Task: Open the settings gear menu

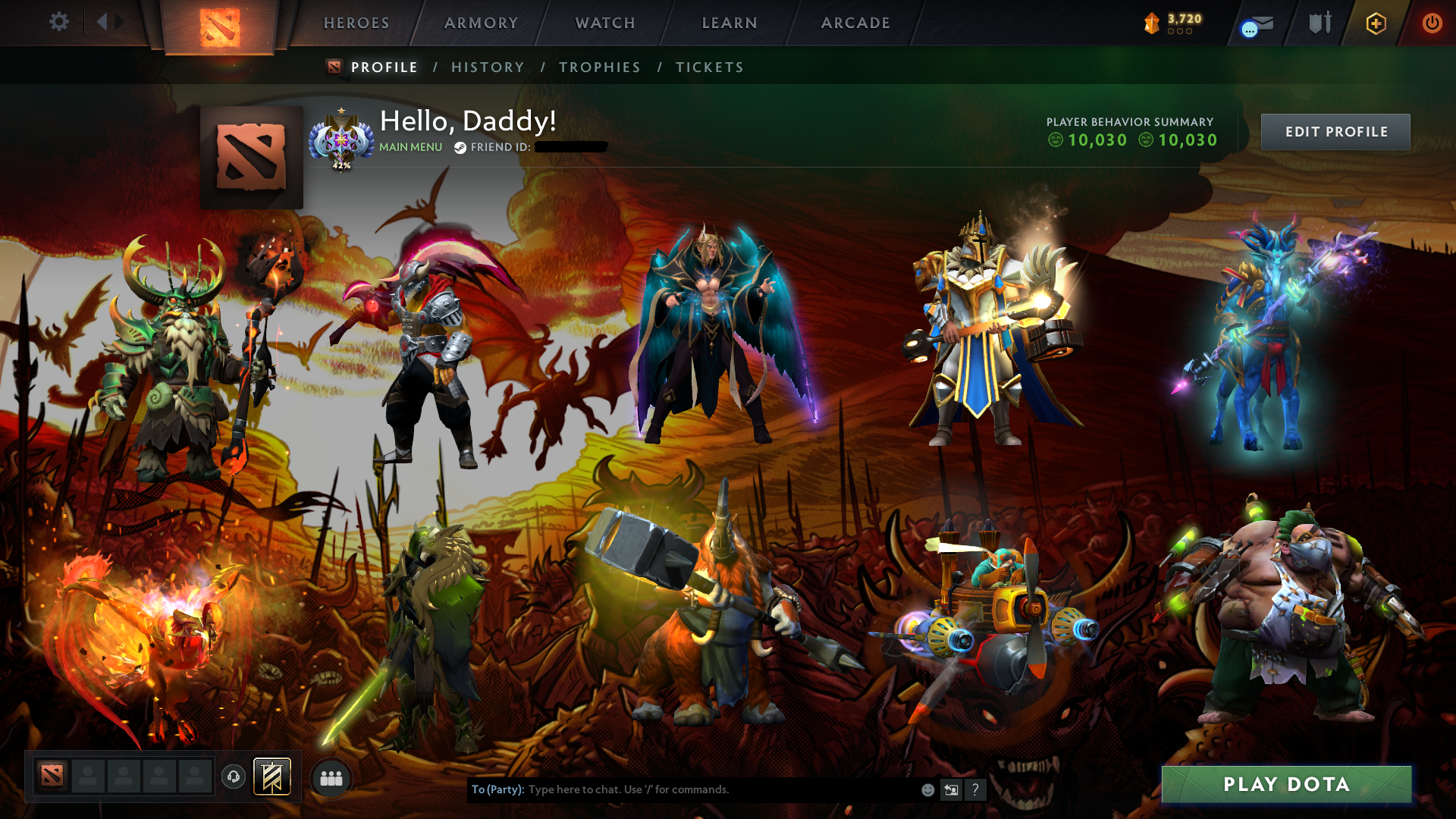Action: (x=59, y=22)
